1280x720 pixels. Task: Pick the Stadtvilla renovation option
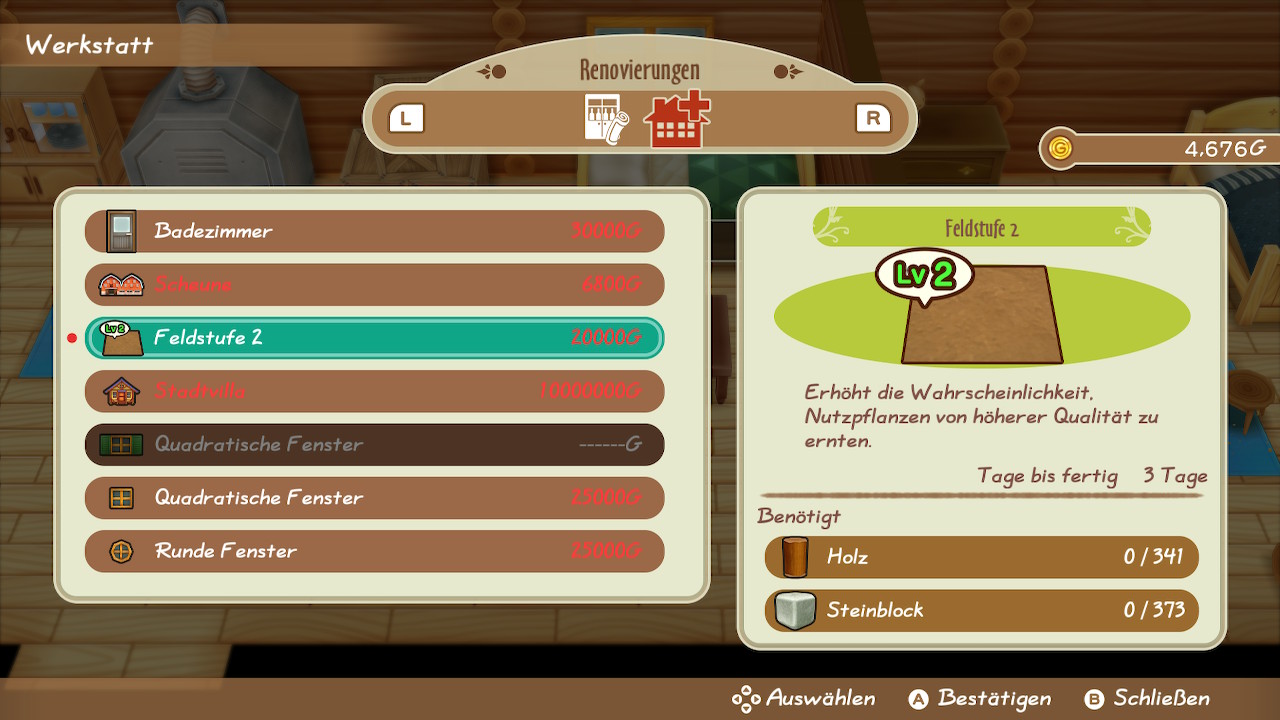pyautogui.click(x=374, y=391)
